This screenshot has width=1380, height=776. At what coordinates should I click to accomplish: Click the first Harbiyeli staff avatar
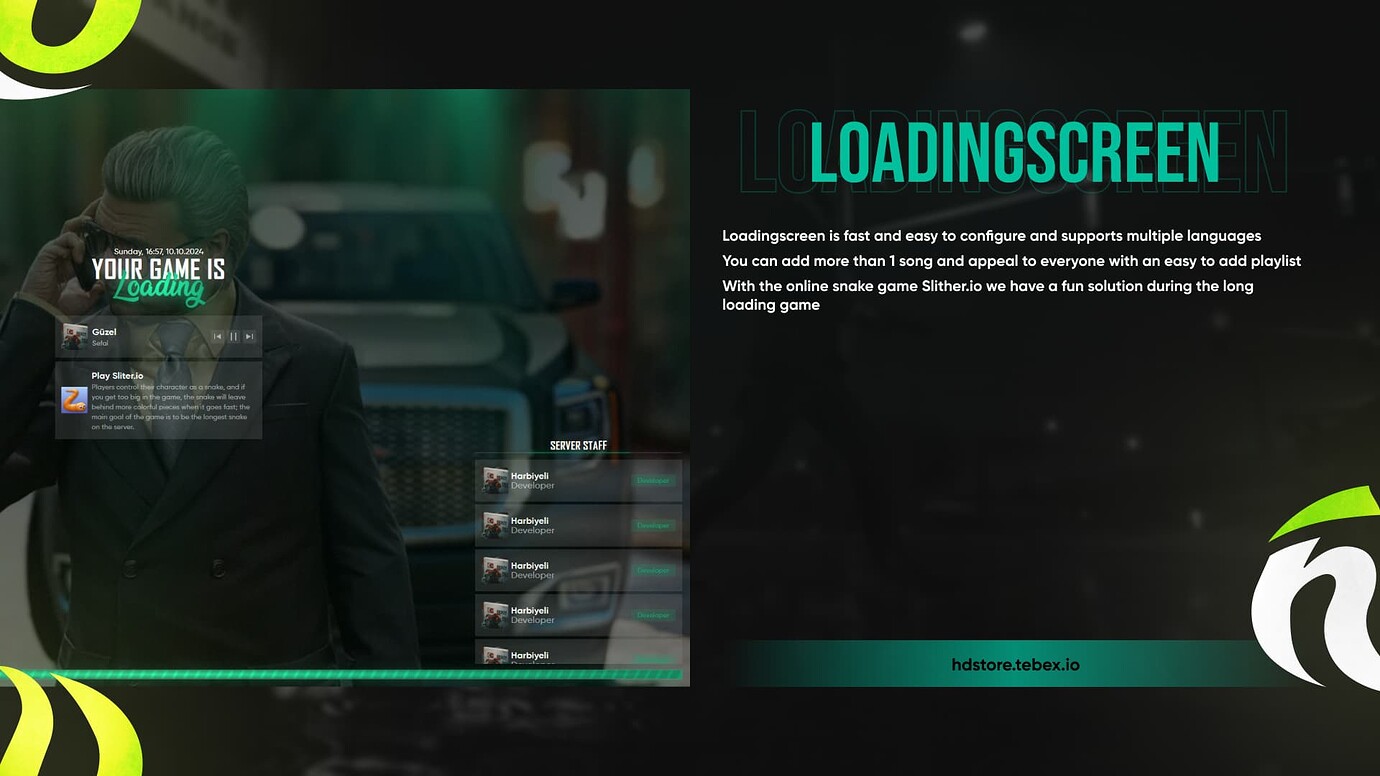point(493,480)
